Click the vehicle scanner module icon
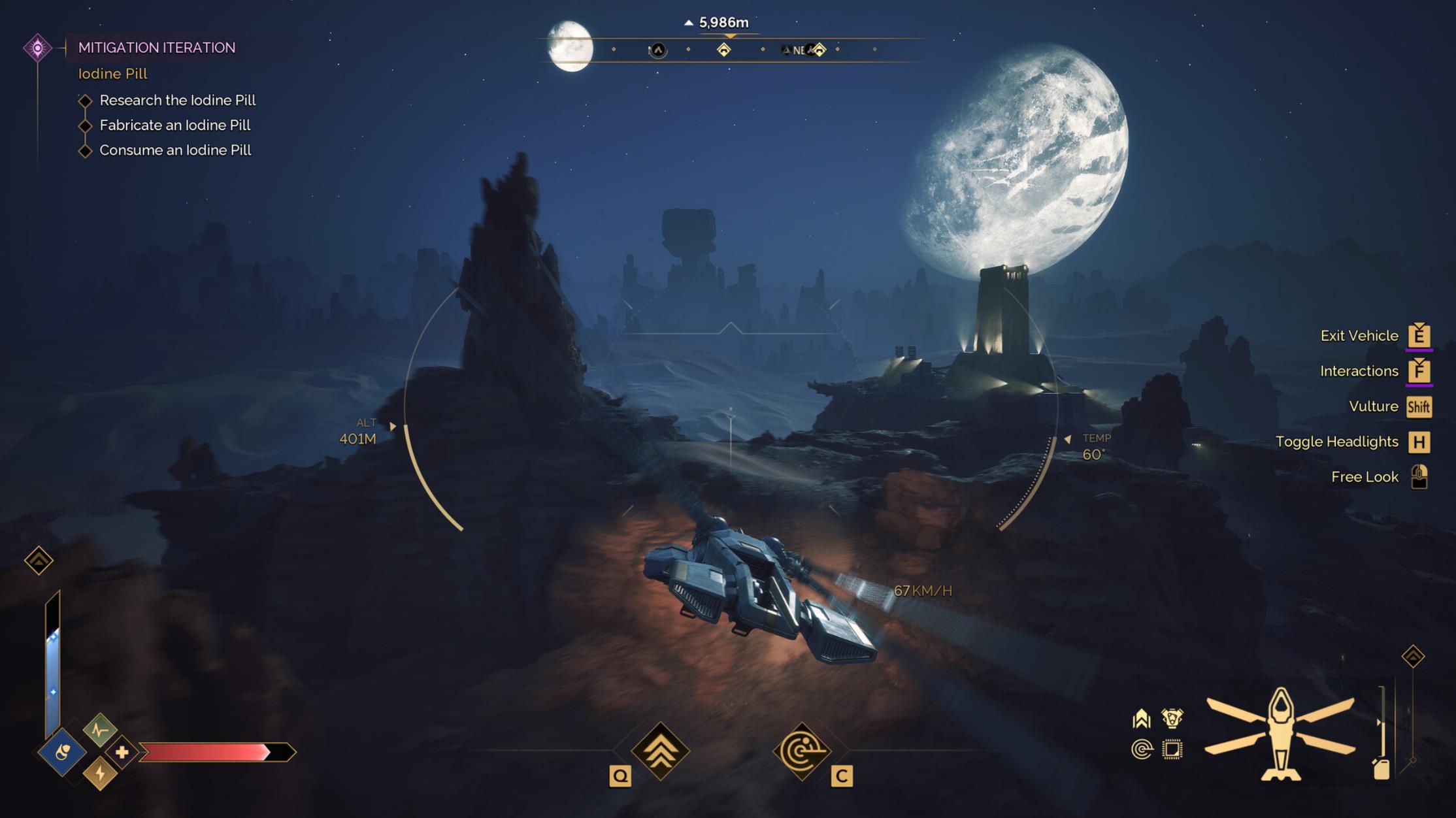1456x818 pixels. pos(1142,749)
